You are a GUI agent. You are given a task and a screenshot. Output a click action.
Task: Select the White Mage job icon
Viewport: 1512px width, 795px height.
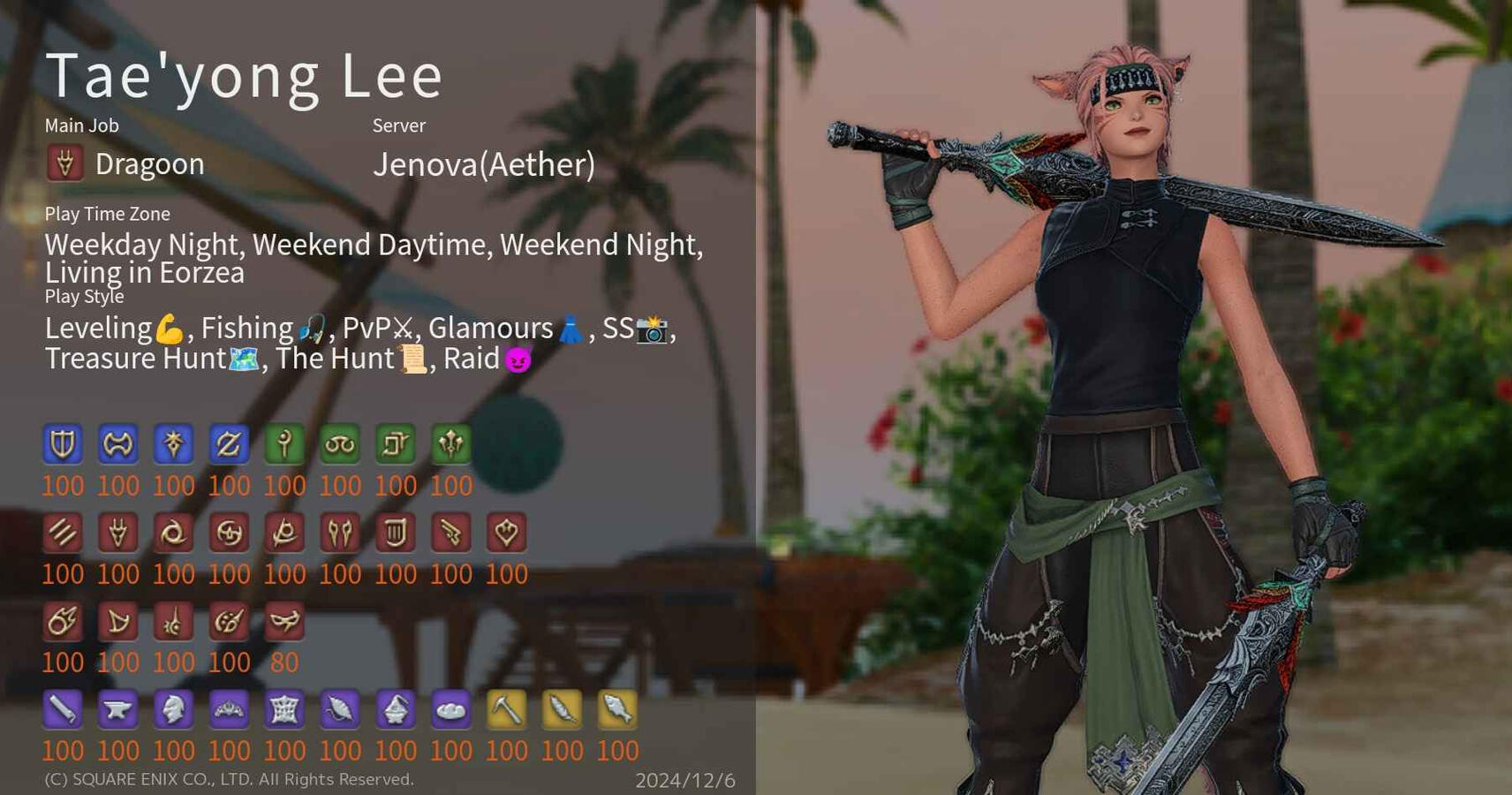point(285,444)
